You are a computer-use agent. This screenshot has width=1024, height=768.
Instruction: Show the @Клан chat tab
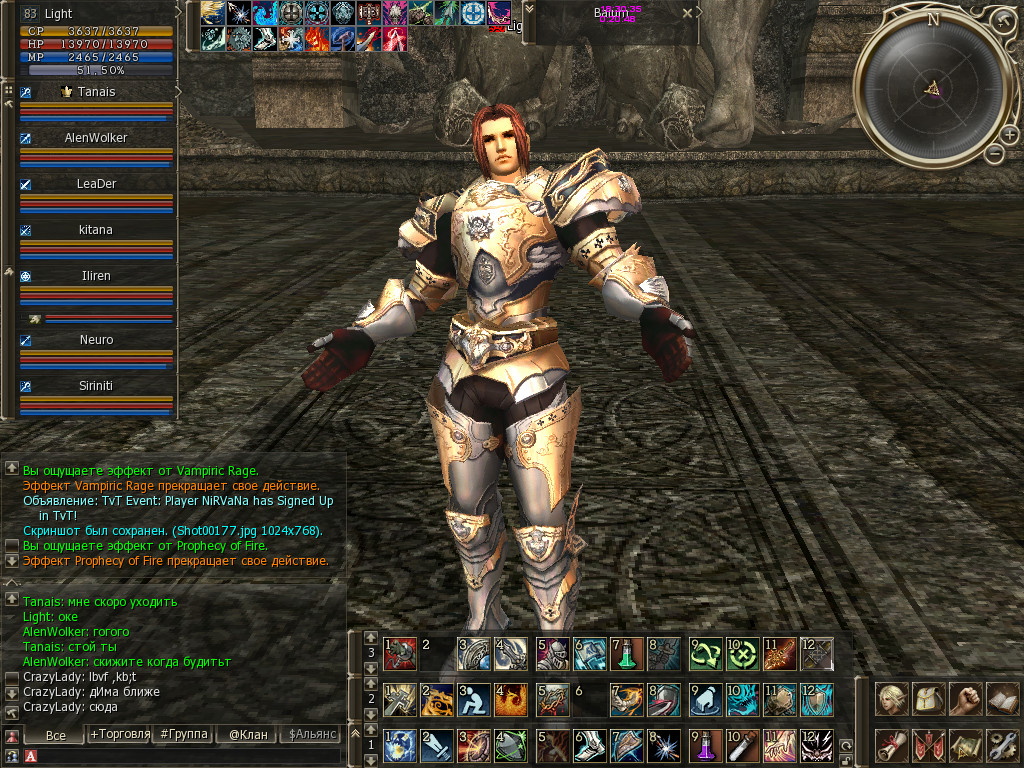pos(247,734)
